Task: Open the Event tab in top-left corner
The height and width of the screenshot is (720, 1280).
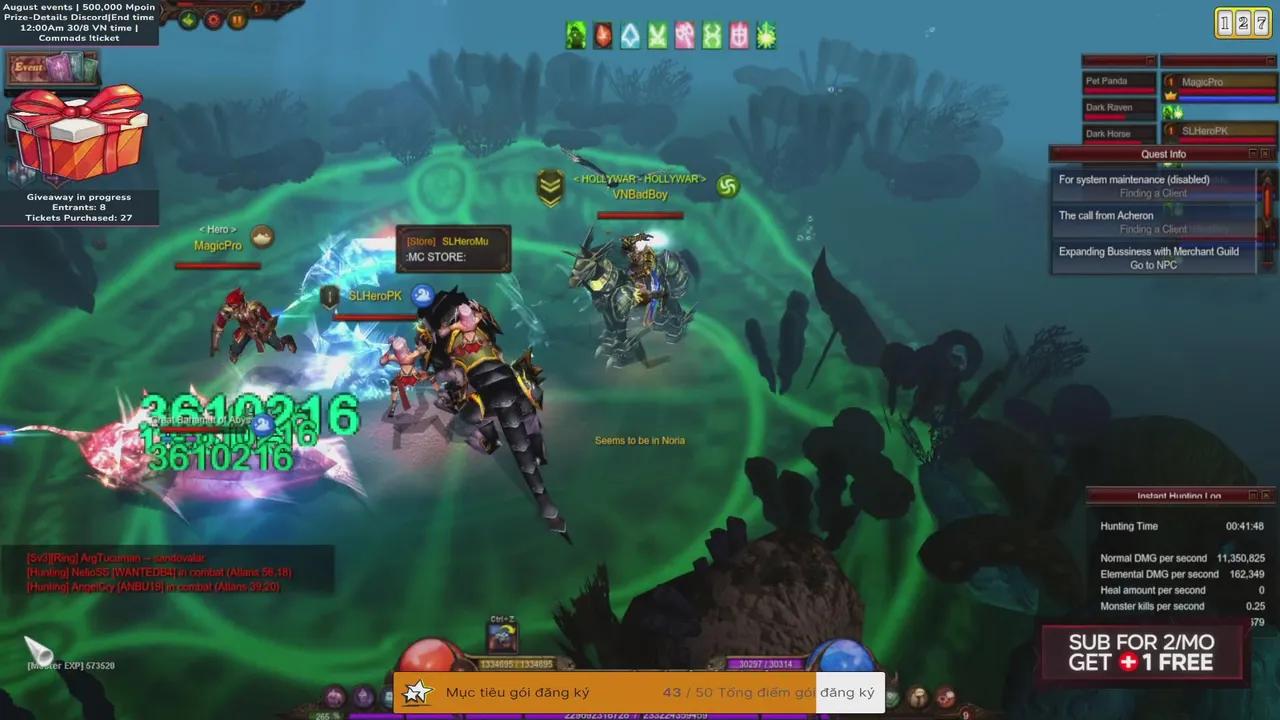Action: [x=30, y=66]
